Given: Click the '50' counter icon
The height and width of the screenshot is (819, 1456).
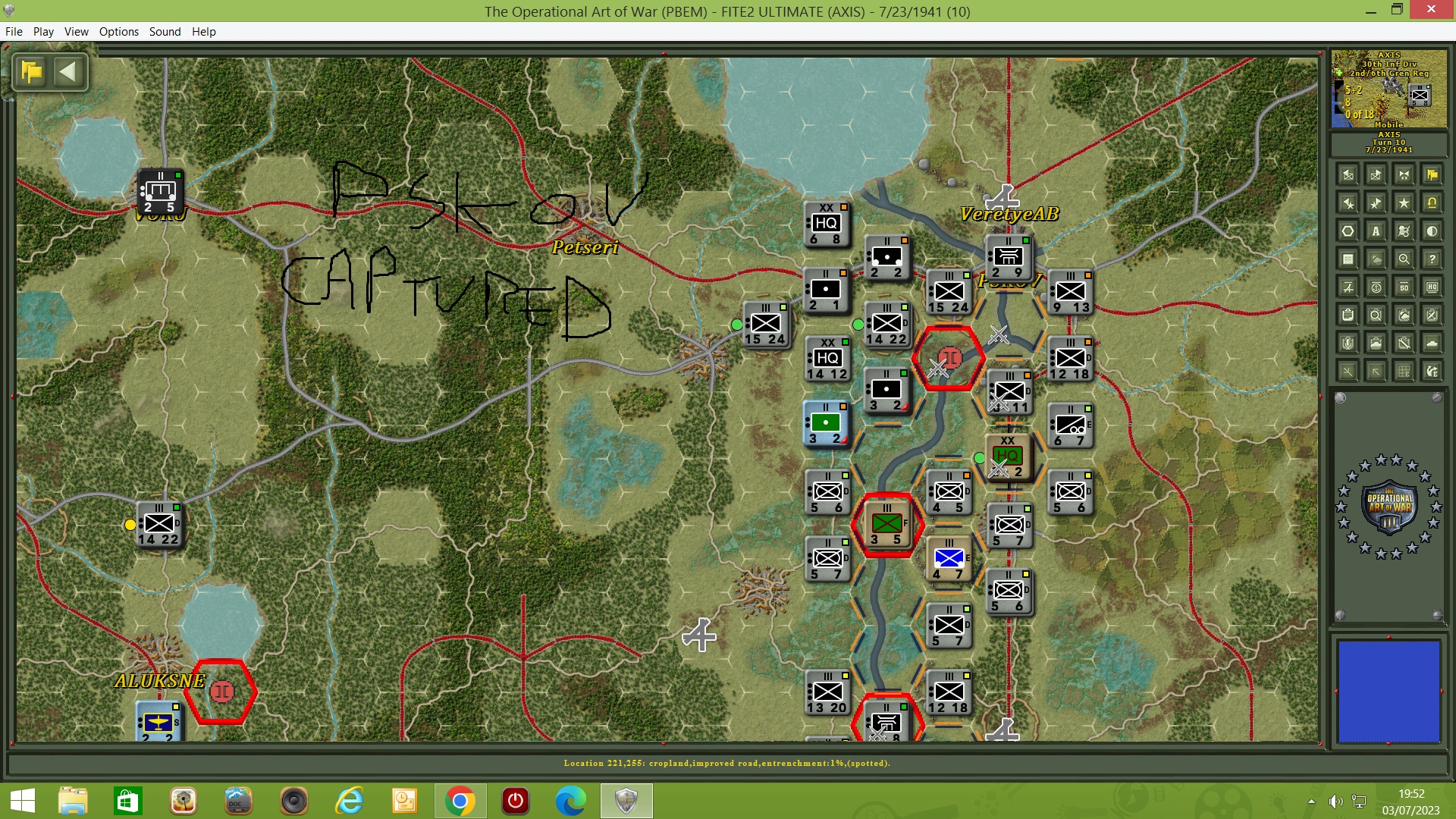Looking at the screenshot, I should tap(1404, 288).
